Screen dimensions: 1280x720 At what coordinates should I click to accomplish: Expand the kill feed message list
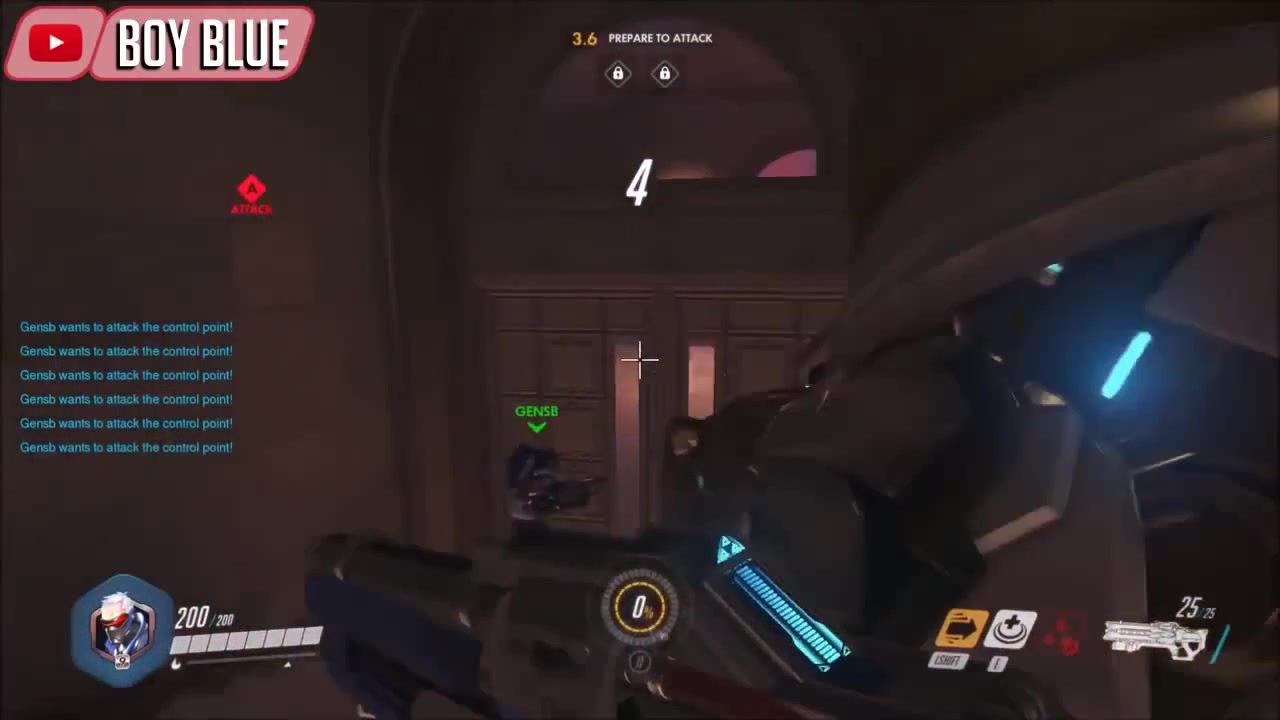pyautogui.click(x=126, y=387)
